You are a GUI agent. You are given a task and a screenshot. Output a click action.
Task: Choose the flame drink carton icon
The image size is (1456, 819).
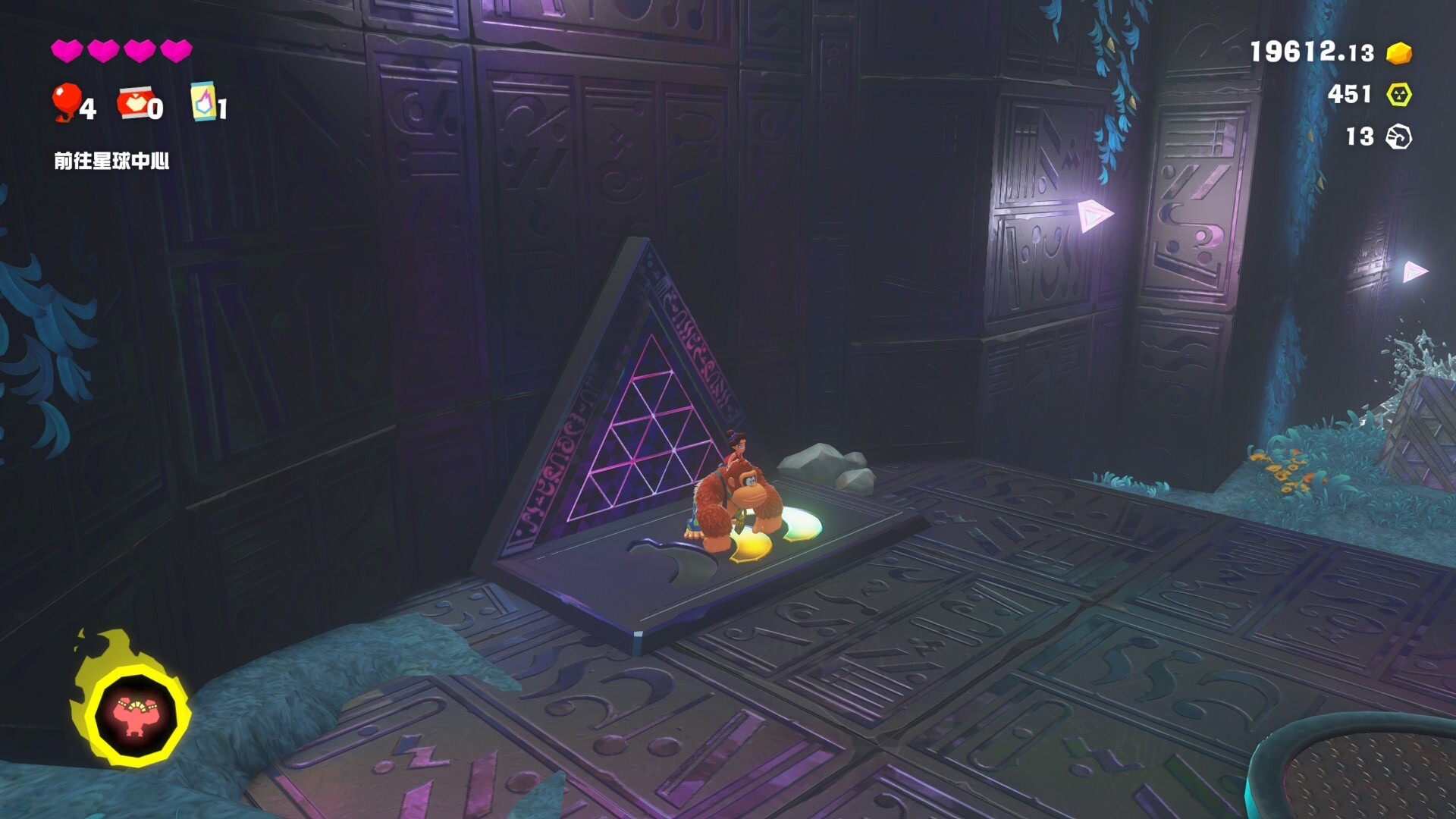[203, 102]
